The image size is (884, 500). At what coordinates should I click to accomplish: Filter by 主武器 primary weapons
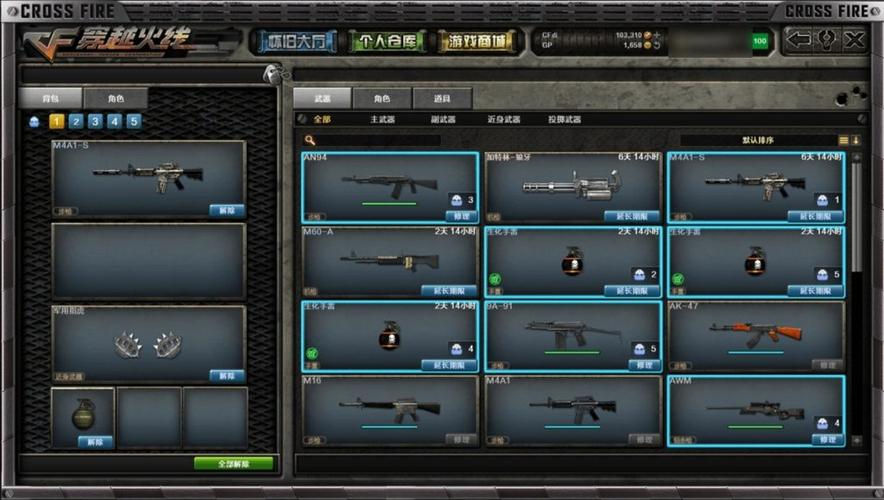[382, 120]
